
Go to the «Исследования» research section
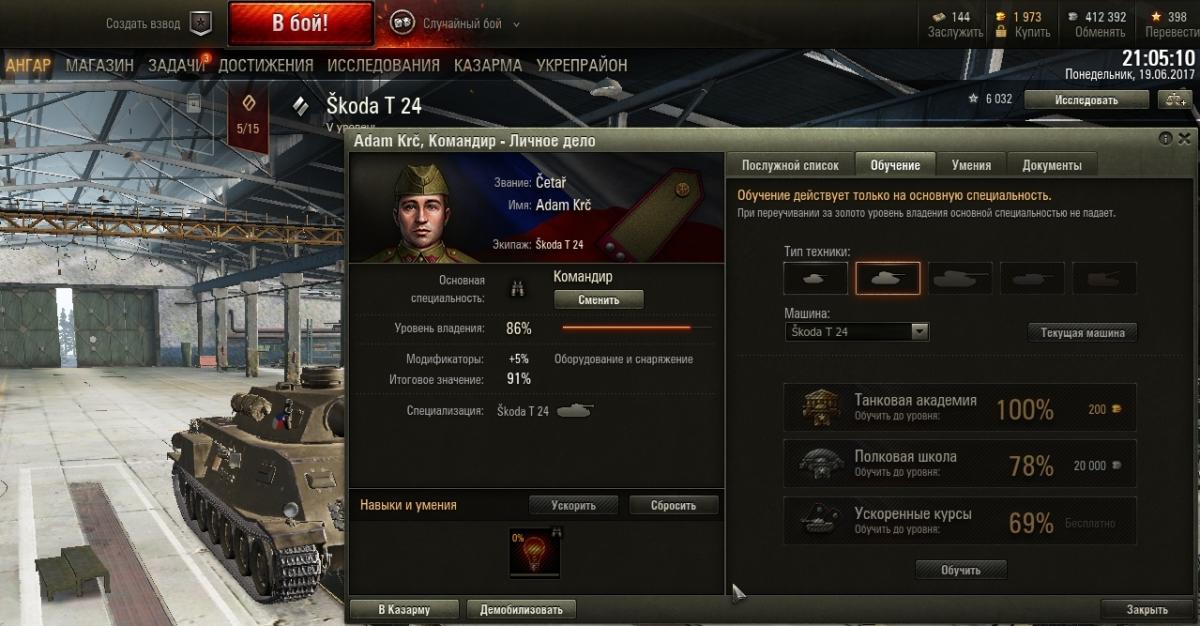[x=383, y=65]
